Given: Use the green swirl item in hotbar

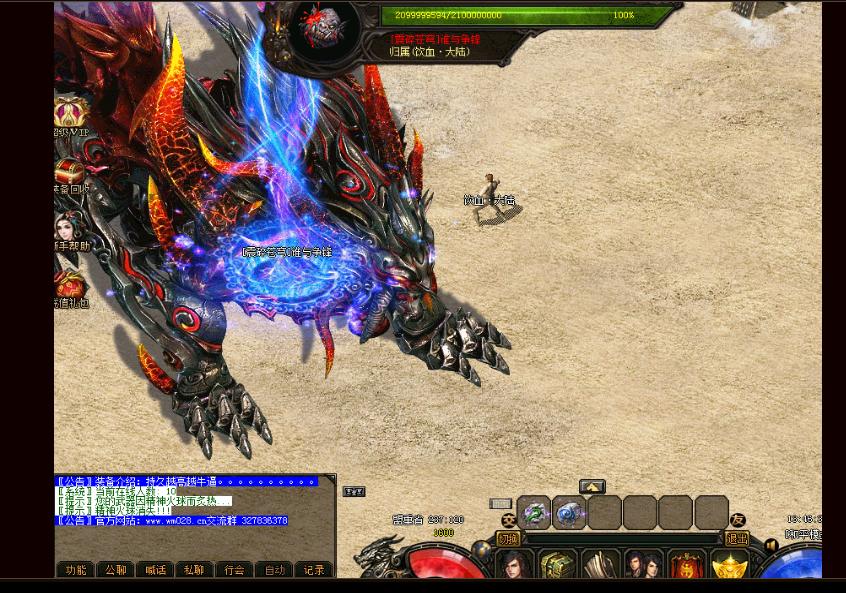Looking at the screenshot, I should coord(534,513).
